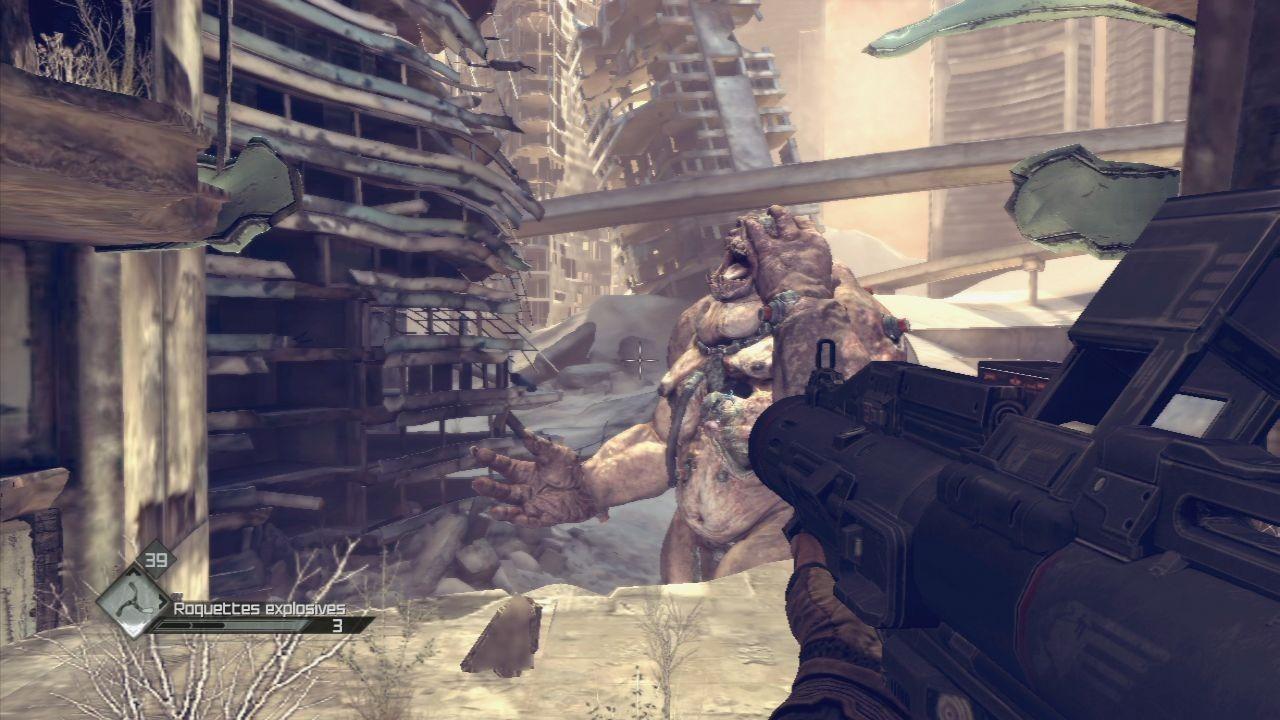This screenshot has width=1280, height=720.
Task: Click the rocket count showing 3
Action: 336,626
